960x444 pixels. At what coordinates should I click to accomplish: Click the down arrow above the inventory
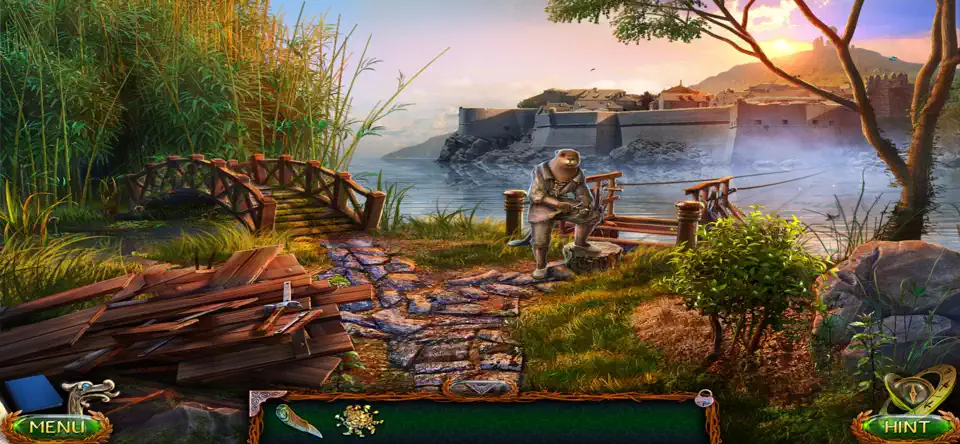[x=480, y=387]
